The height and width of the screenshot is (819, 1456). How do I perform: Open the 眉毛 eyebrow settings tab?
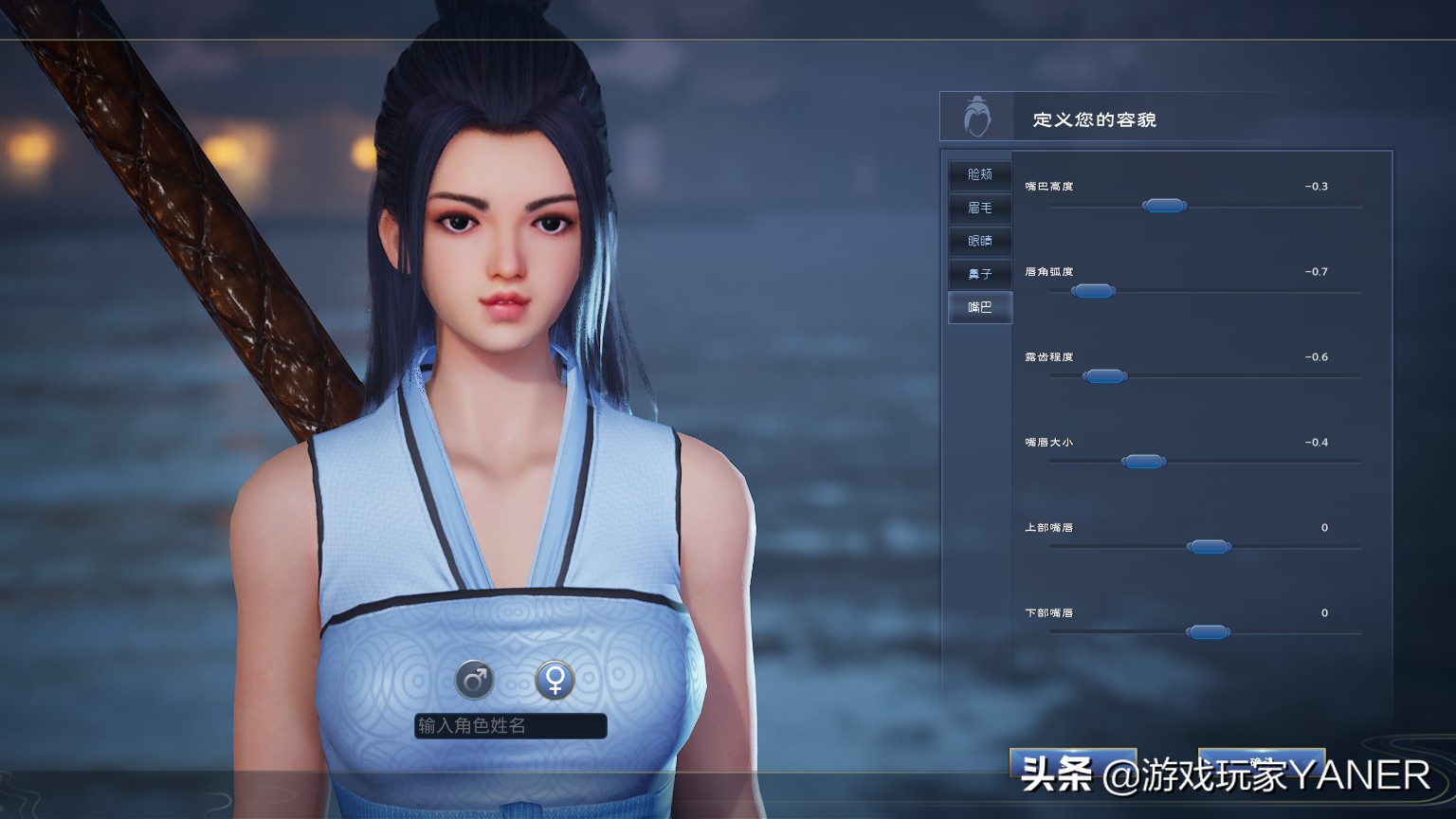[979, 208]
